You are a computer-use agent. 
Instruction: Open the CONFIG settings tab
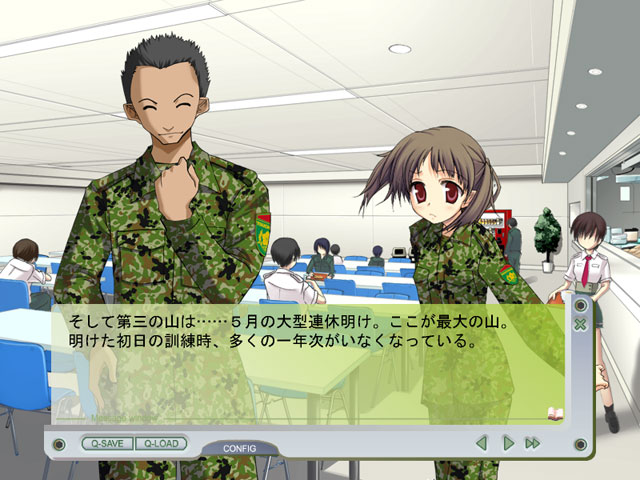(240, 448)
